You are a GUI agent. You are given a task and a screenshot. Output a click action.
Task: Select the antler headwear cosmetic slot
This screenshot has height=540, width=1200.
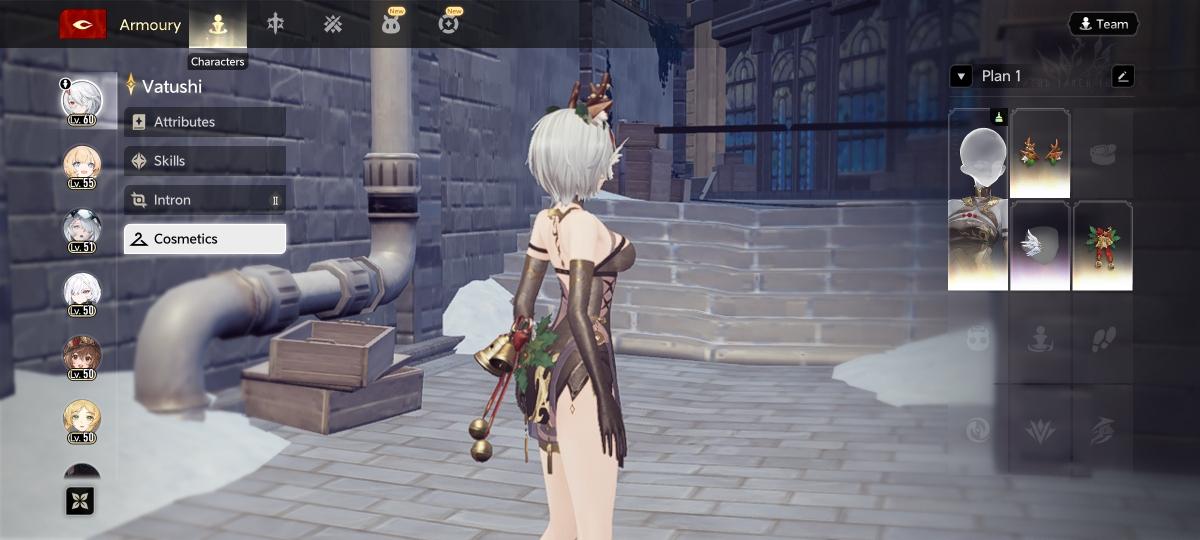pos(1040,153)
